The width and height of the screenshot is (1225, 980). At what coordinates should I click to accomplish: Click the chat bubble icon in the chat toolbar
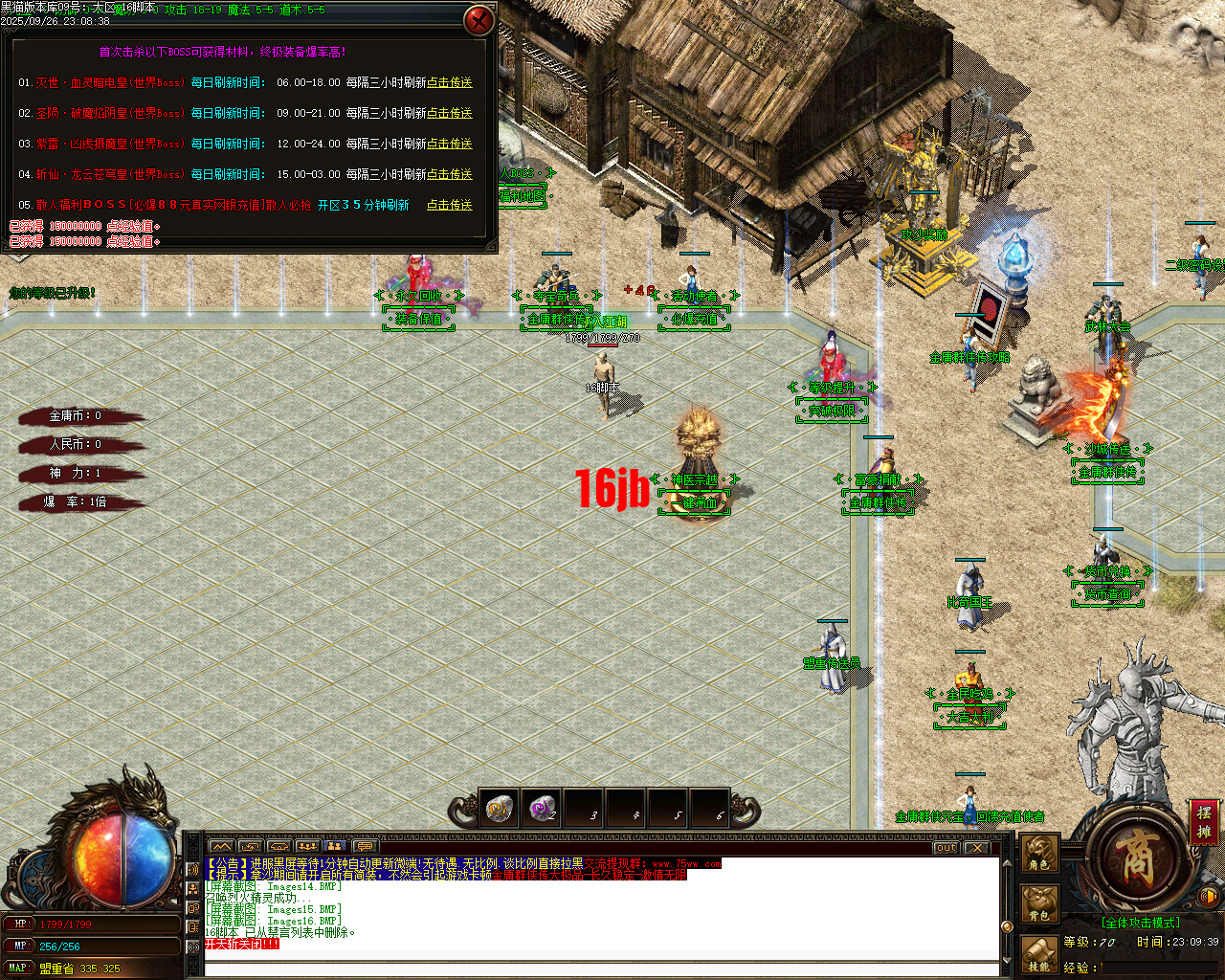[x=364, y=847]
